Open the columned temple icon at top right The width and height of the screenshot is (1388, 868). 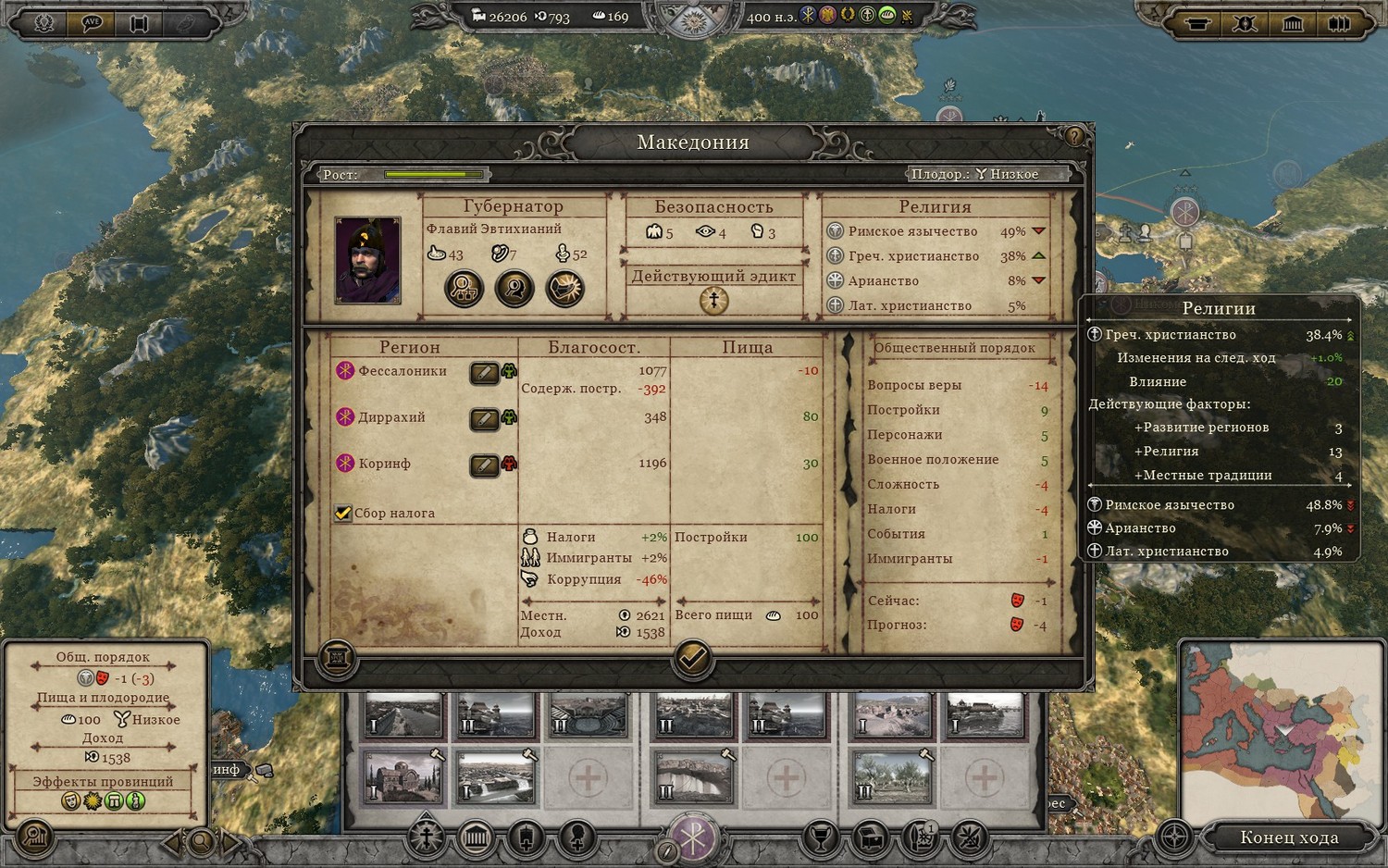[x=1292, y=23]
